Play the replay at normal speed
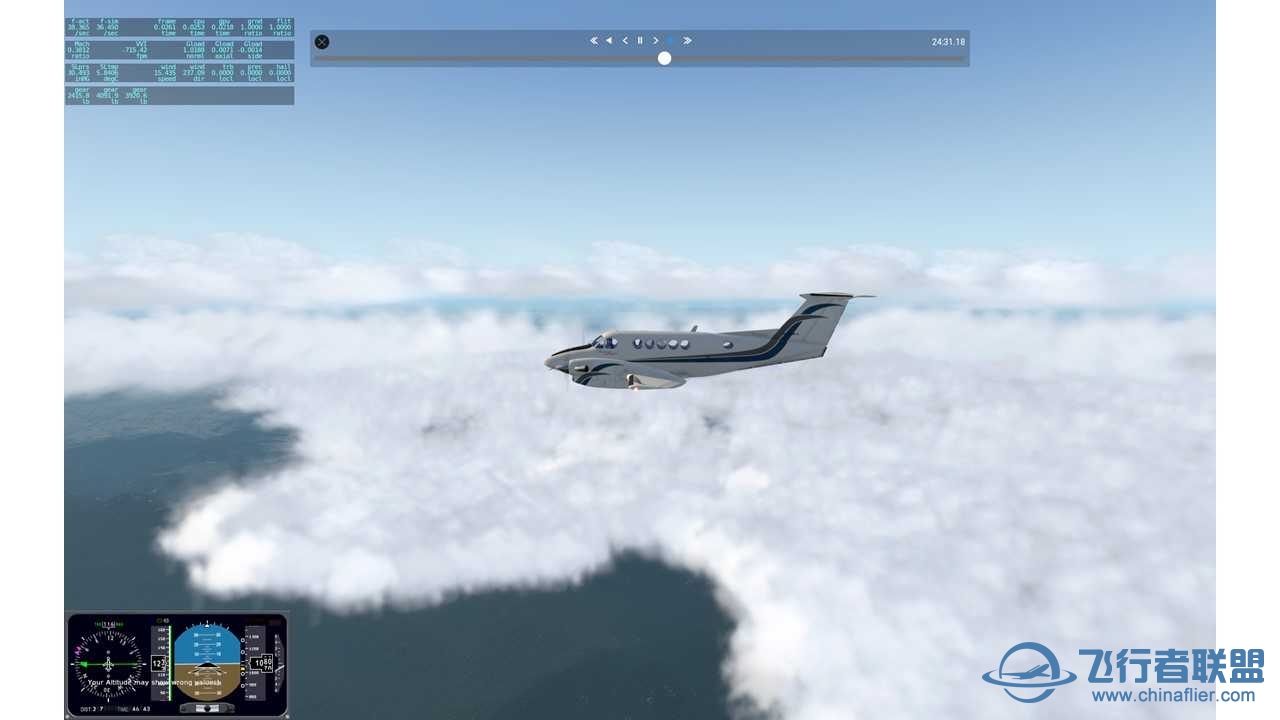This screenshot has height=720, width=1280. [671, 41]
